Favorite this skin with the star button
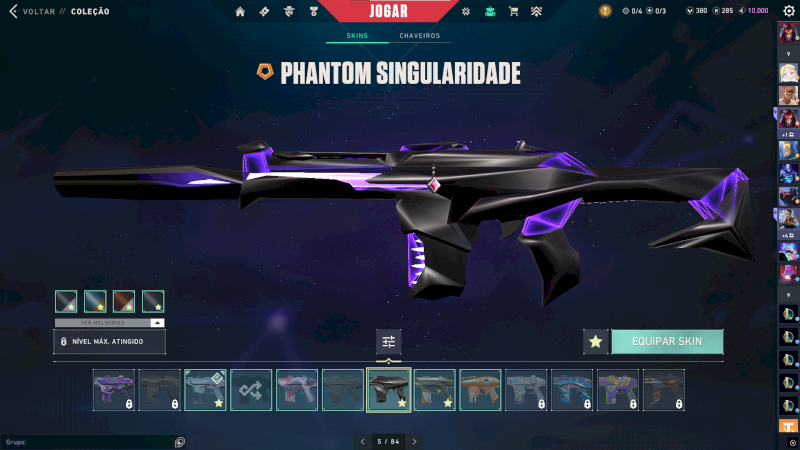This screenshot has height=450, width=800. [595, 341]
